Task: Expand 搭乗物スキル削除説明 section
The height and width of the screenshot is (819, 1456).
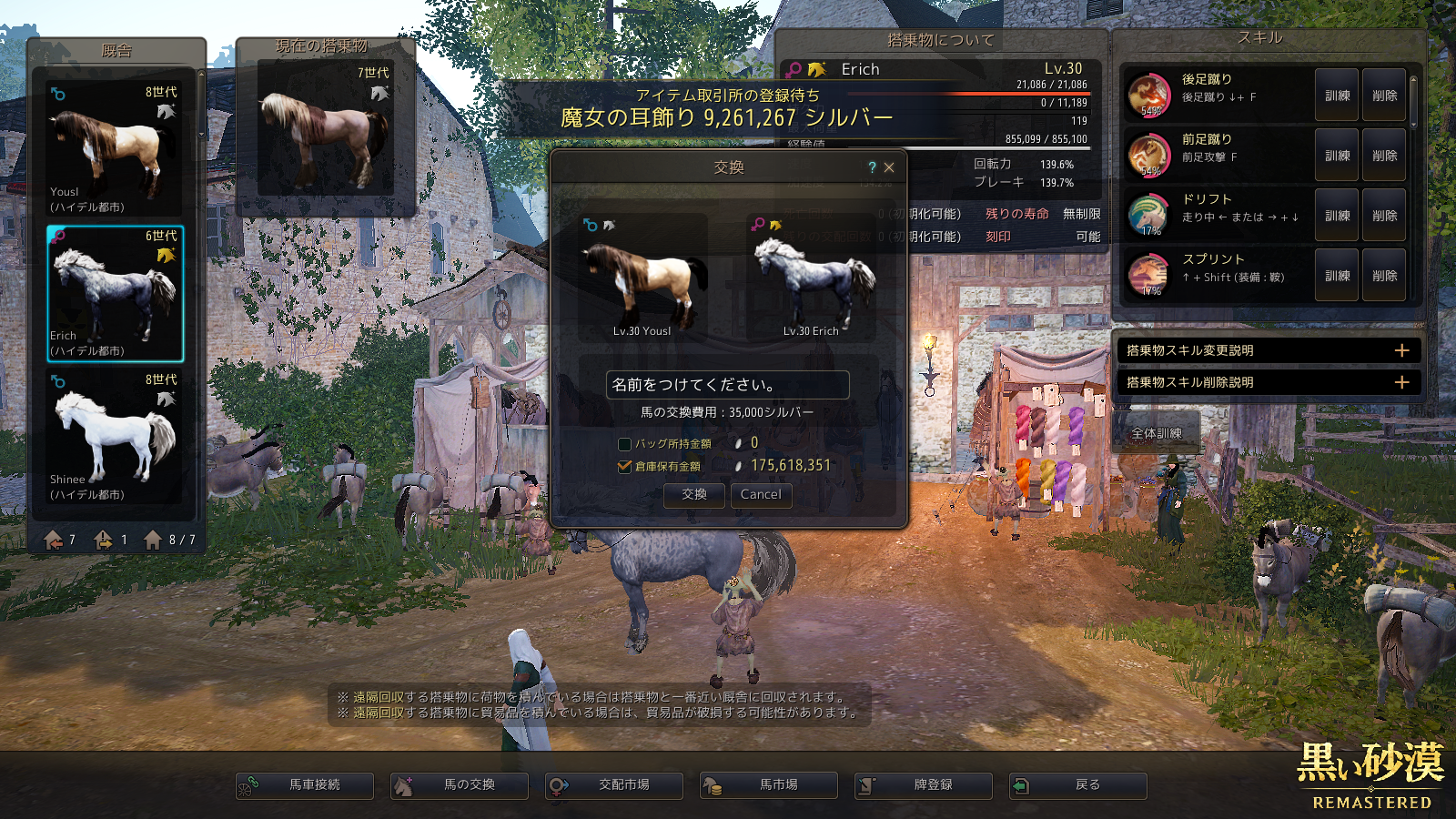Action: coord(1401,382)
